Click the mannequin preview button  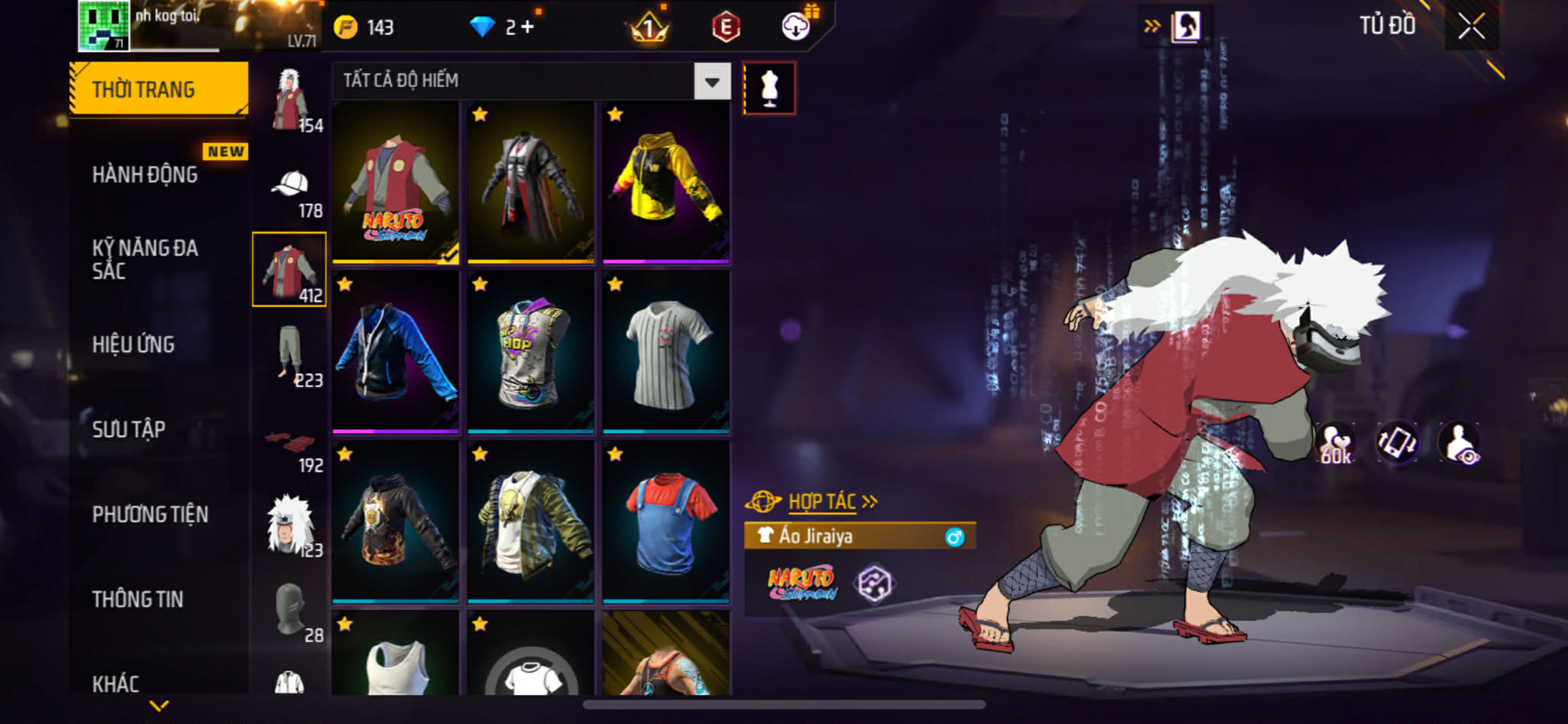click(x=769, y=89)
